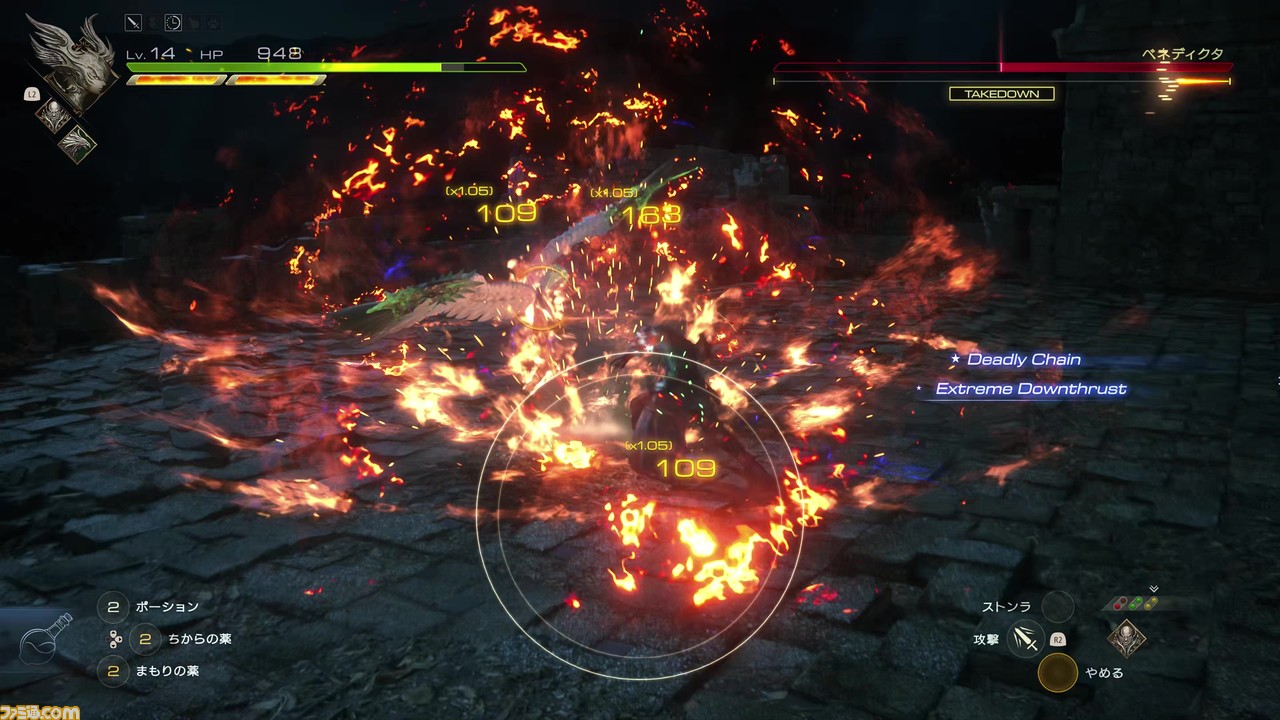Open the ファミ通.com watermark link
Viewport: 1280px width, 720px height.
click(x=40, y=712)
